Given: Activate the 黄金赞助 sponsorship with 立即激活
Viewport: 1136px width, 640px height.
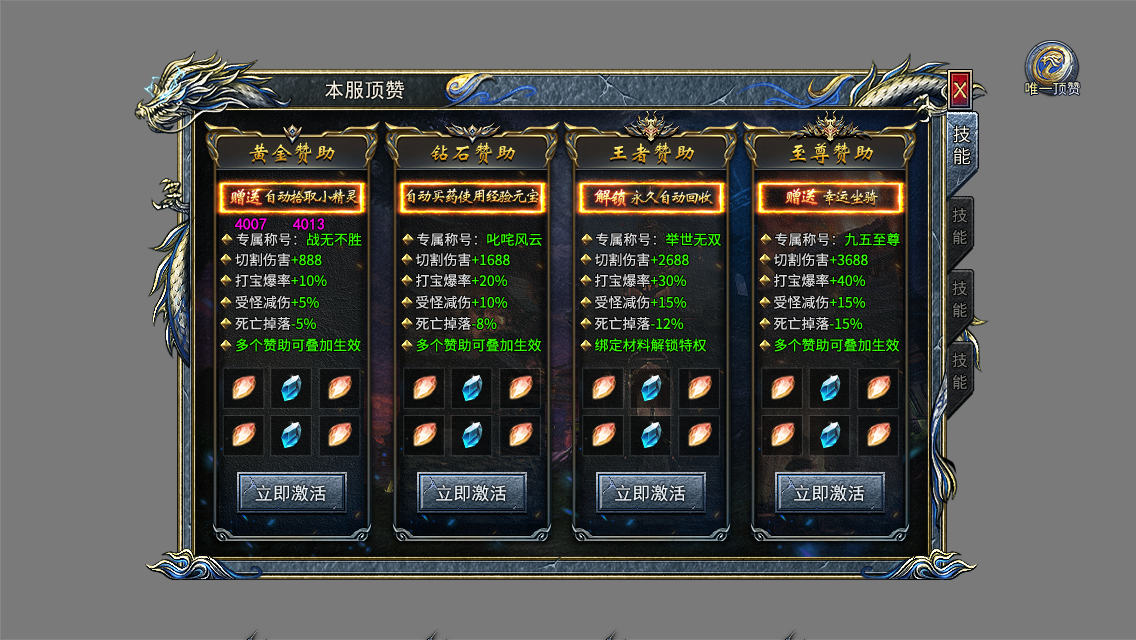Looking at the screenshot, I should click(291, 493).
